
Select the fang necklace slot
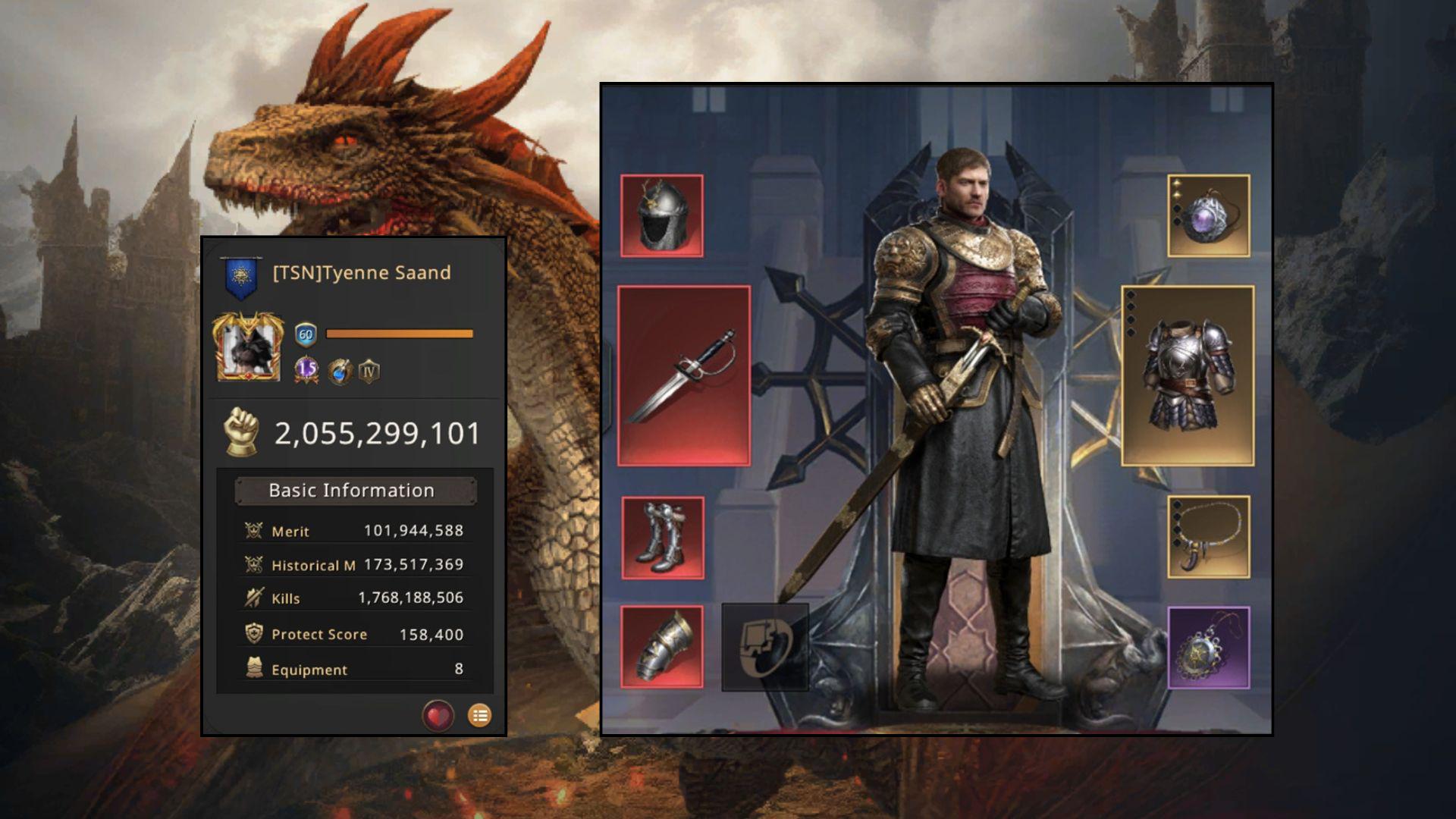[1208, 537]
